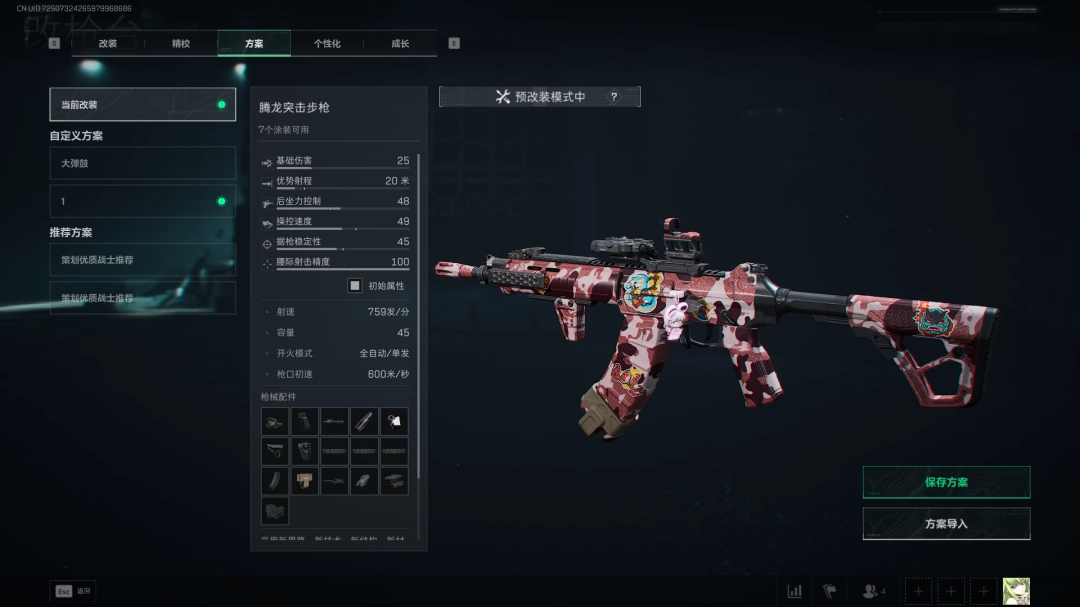Click the 返回 back button
This screenshot has height=607, width=1080.
(x=73, y=591)
